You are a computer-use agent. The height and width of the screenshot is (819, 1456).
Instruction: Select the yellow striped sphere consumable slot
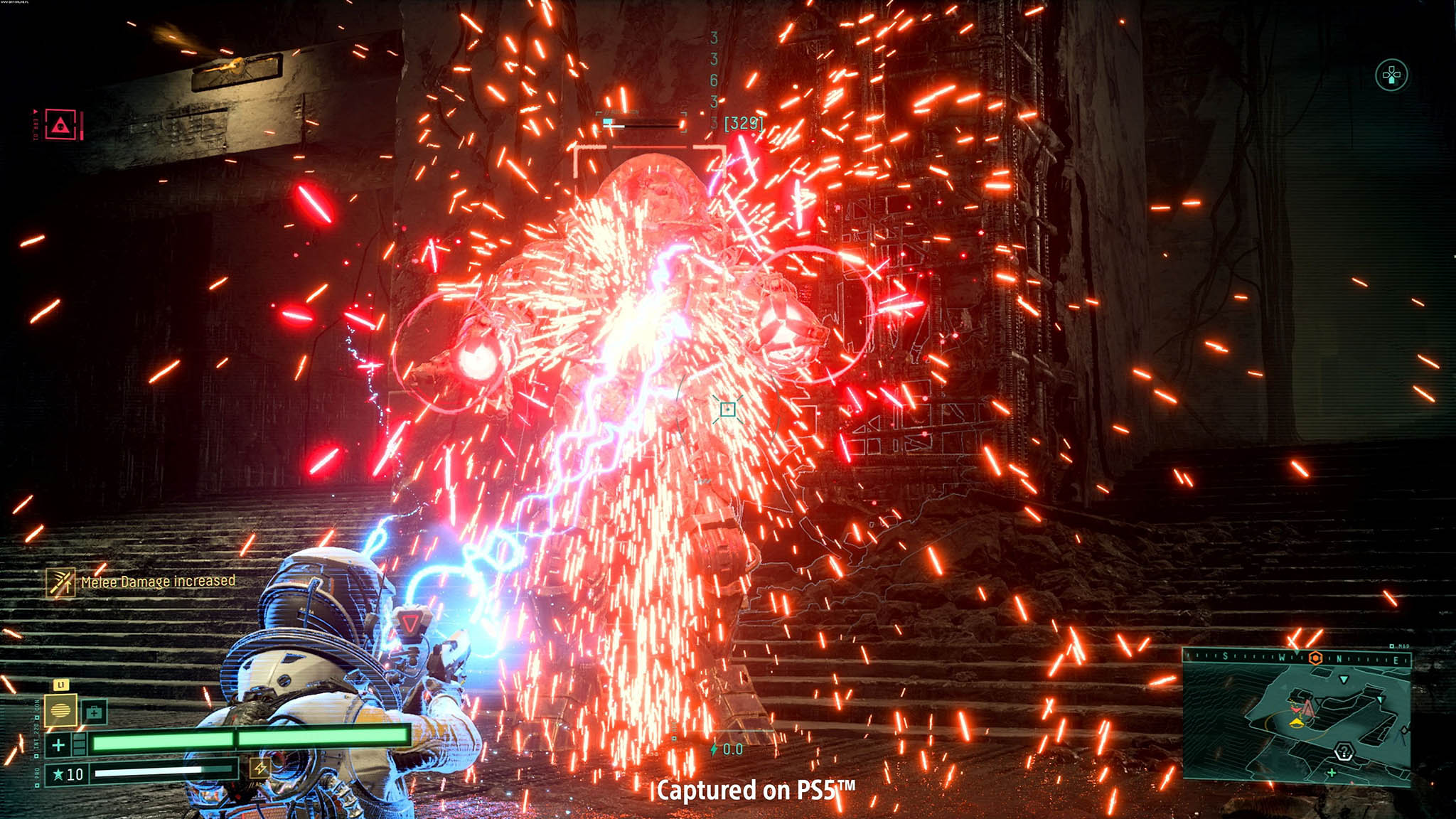(61, 710)
